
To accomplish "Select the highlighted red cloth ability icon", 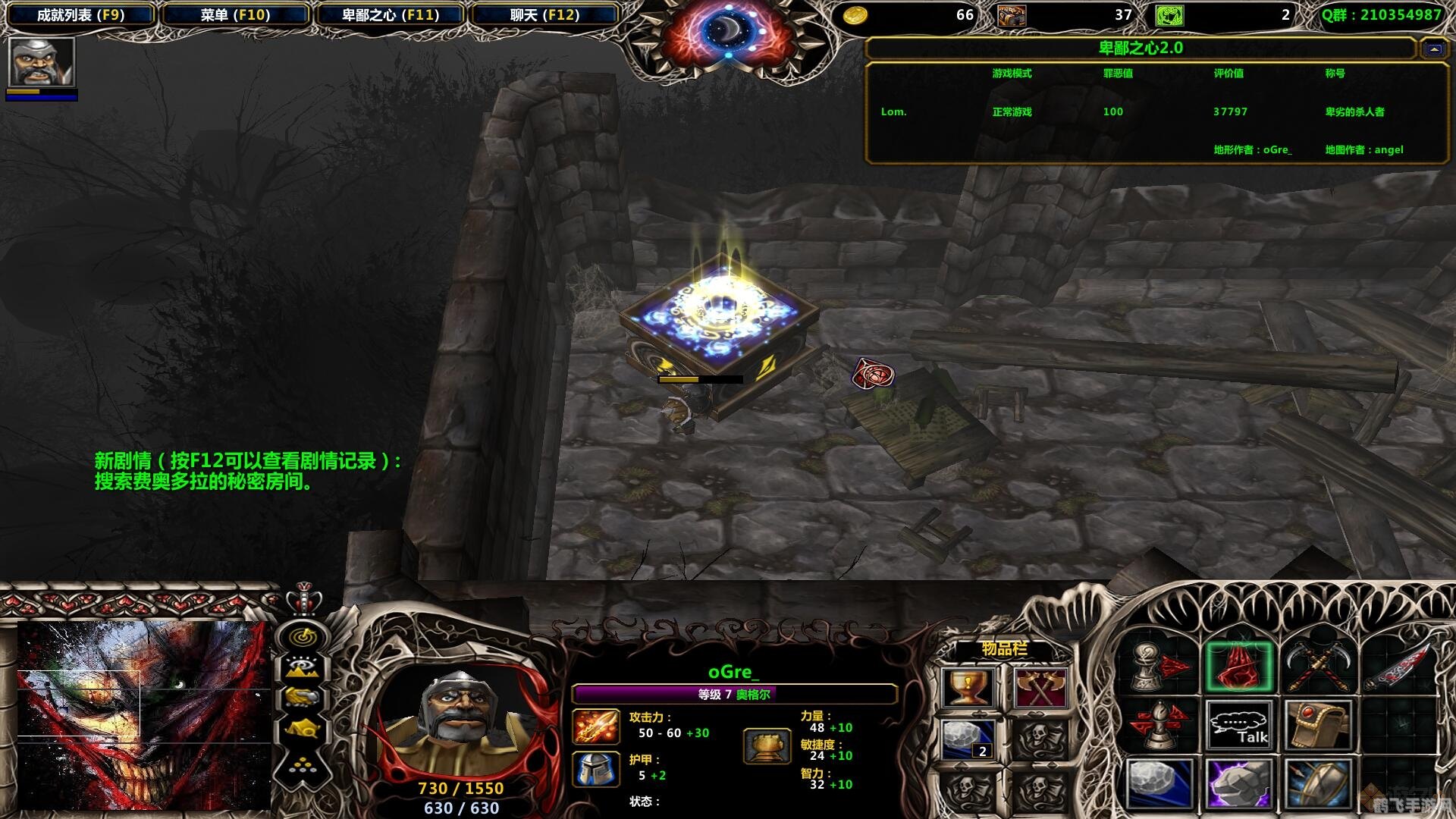I will [x=1238, y=667].
